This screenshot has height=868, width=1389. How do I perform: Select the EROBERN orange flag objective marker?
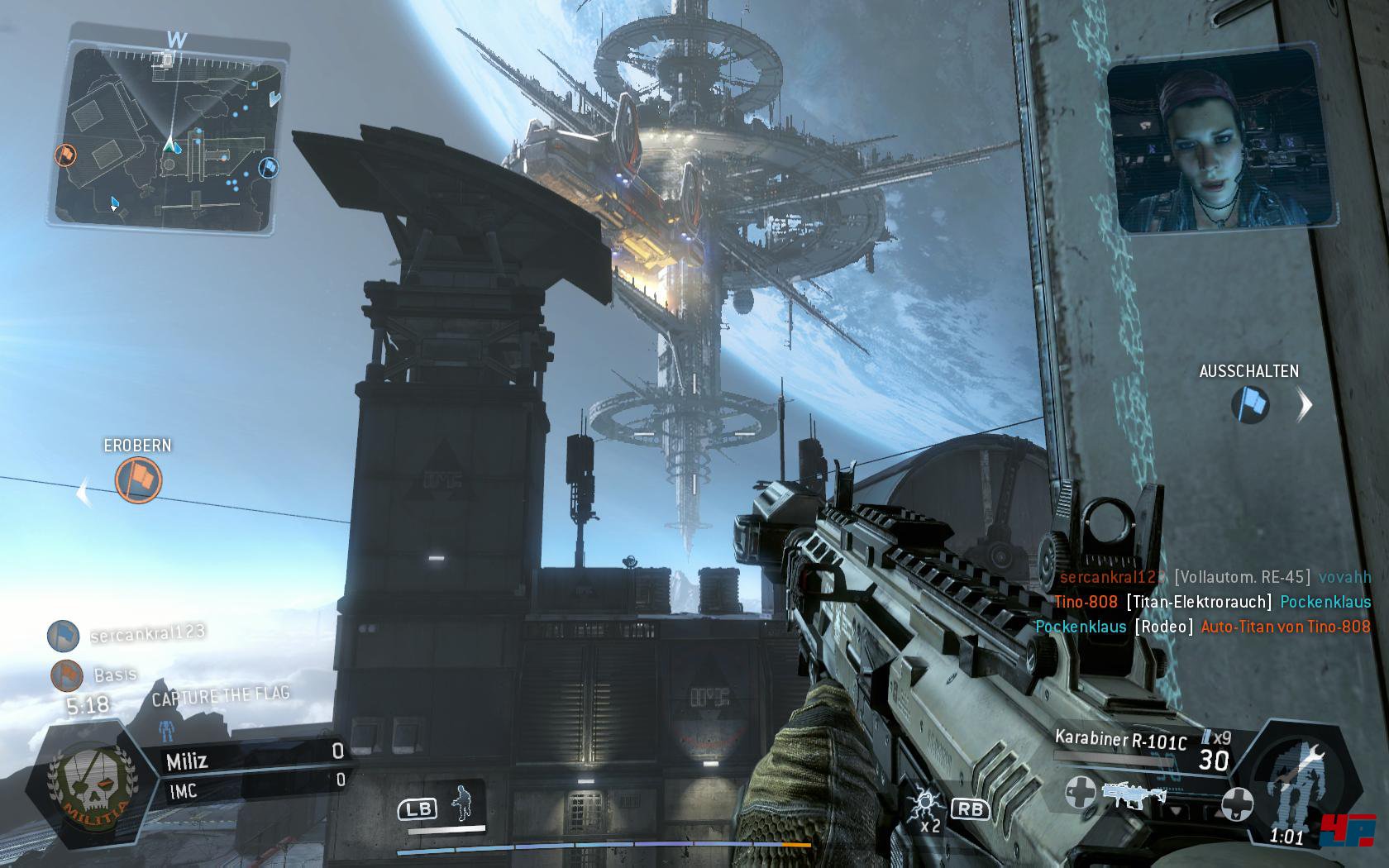pos(138,480)
